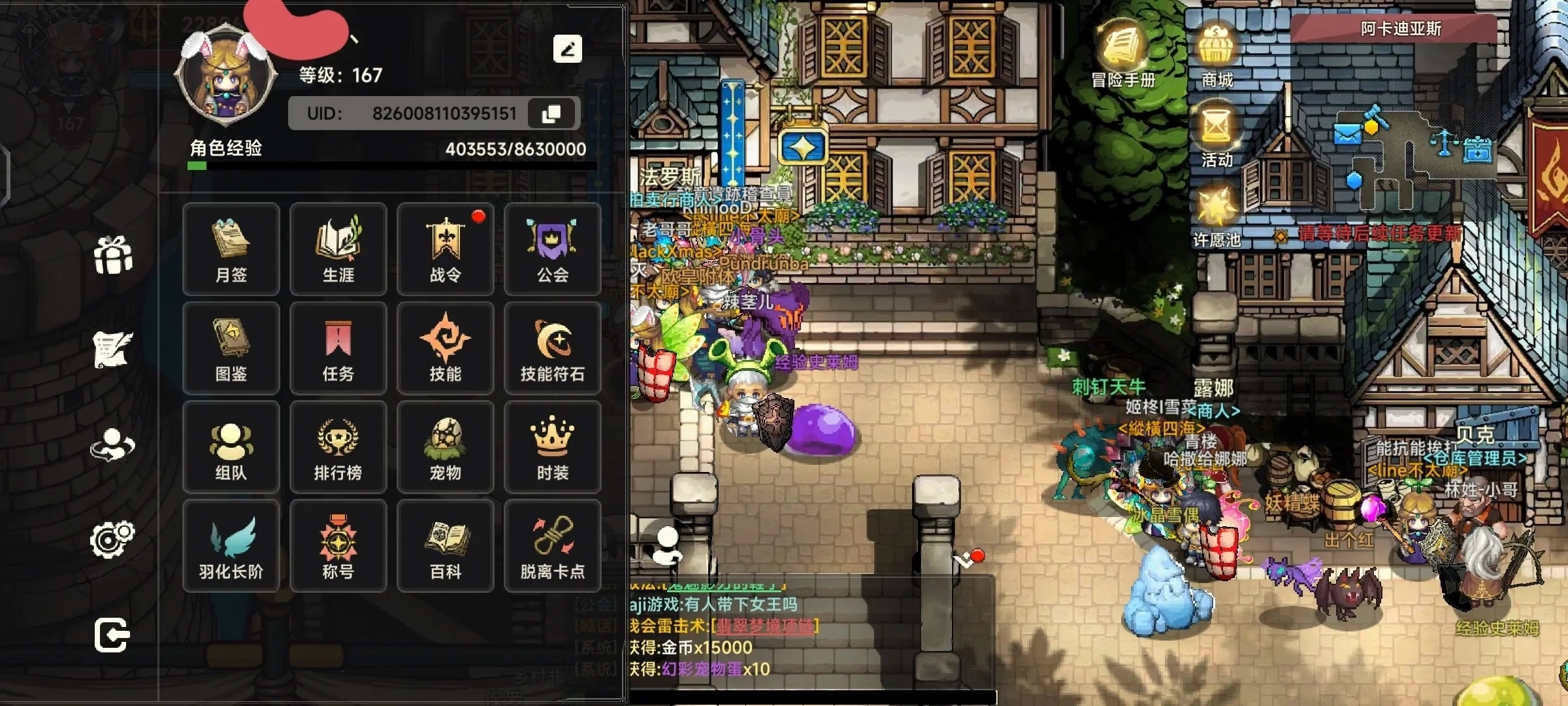
Task: Use the 脱离卡点 unstuck button
Action: [x=553, y=546]
